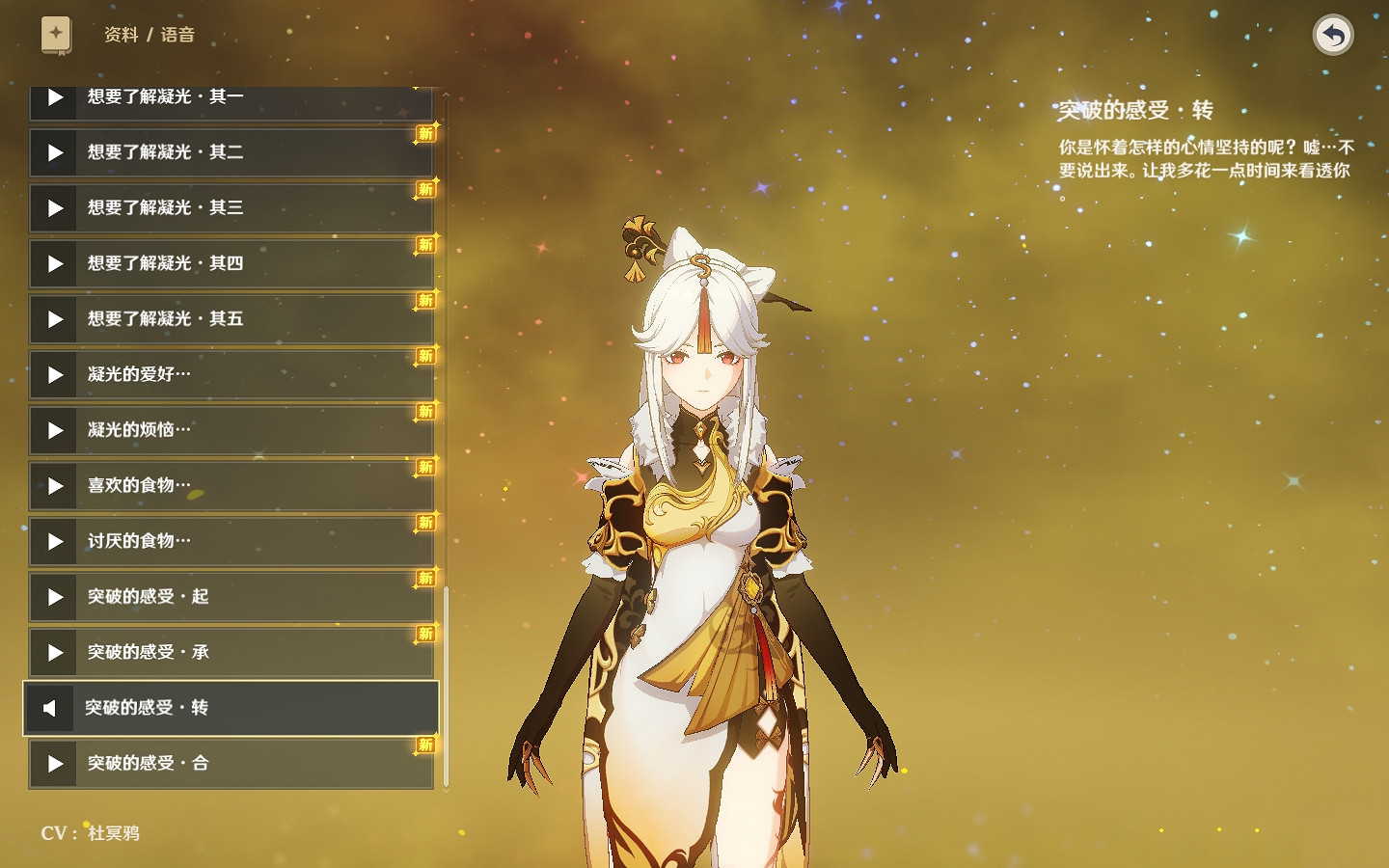Play voice line 想要了解凝光·其三
Image resolution: width=1389 pixels, height=868 pixels.
55,208
